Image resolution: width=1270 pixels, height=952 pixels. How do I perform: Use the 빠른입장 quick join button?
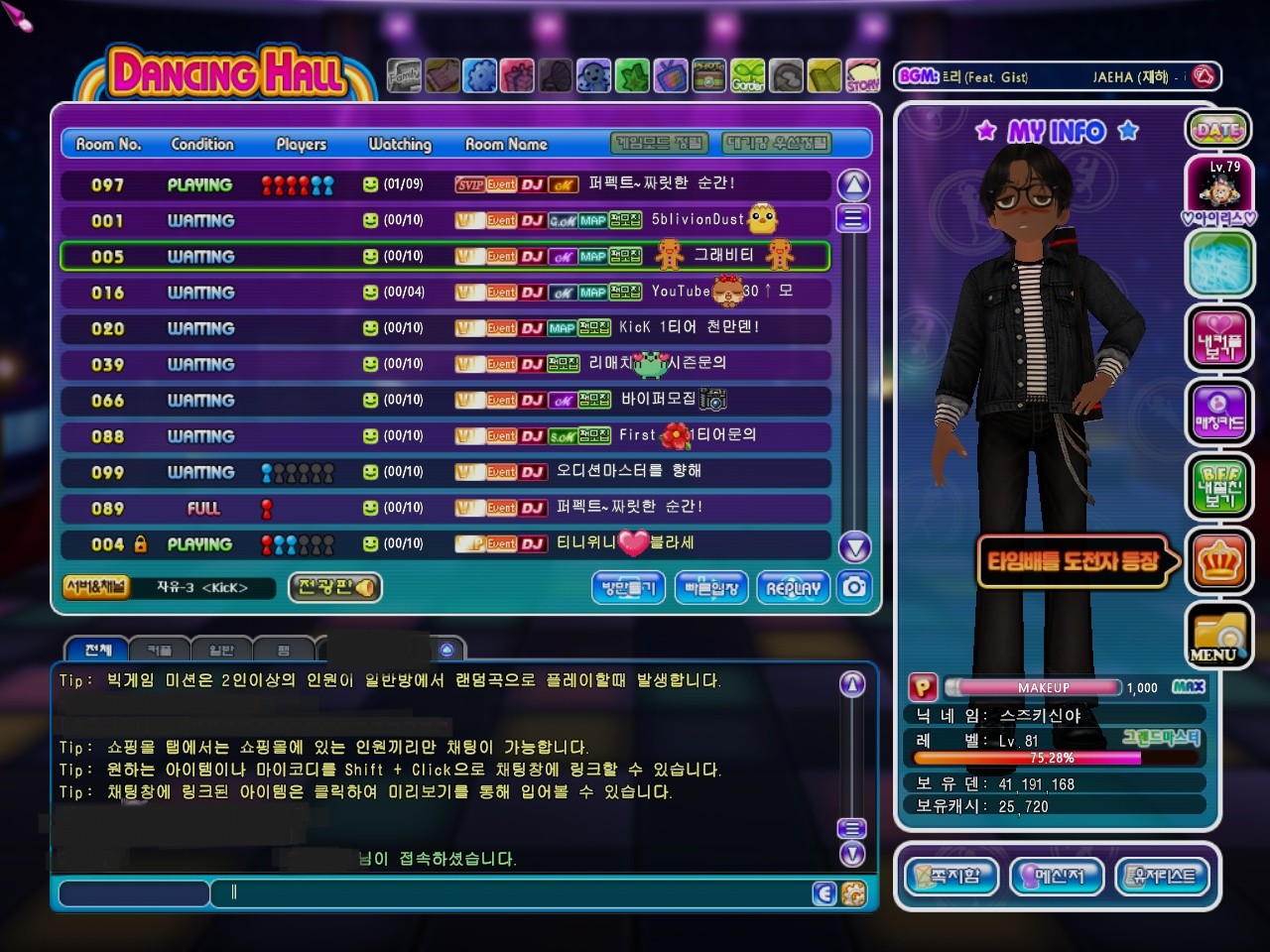711,588
